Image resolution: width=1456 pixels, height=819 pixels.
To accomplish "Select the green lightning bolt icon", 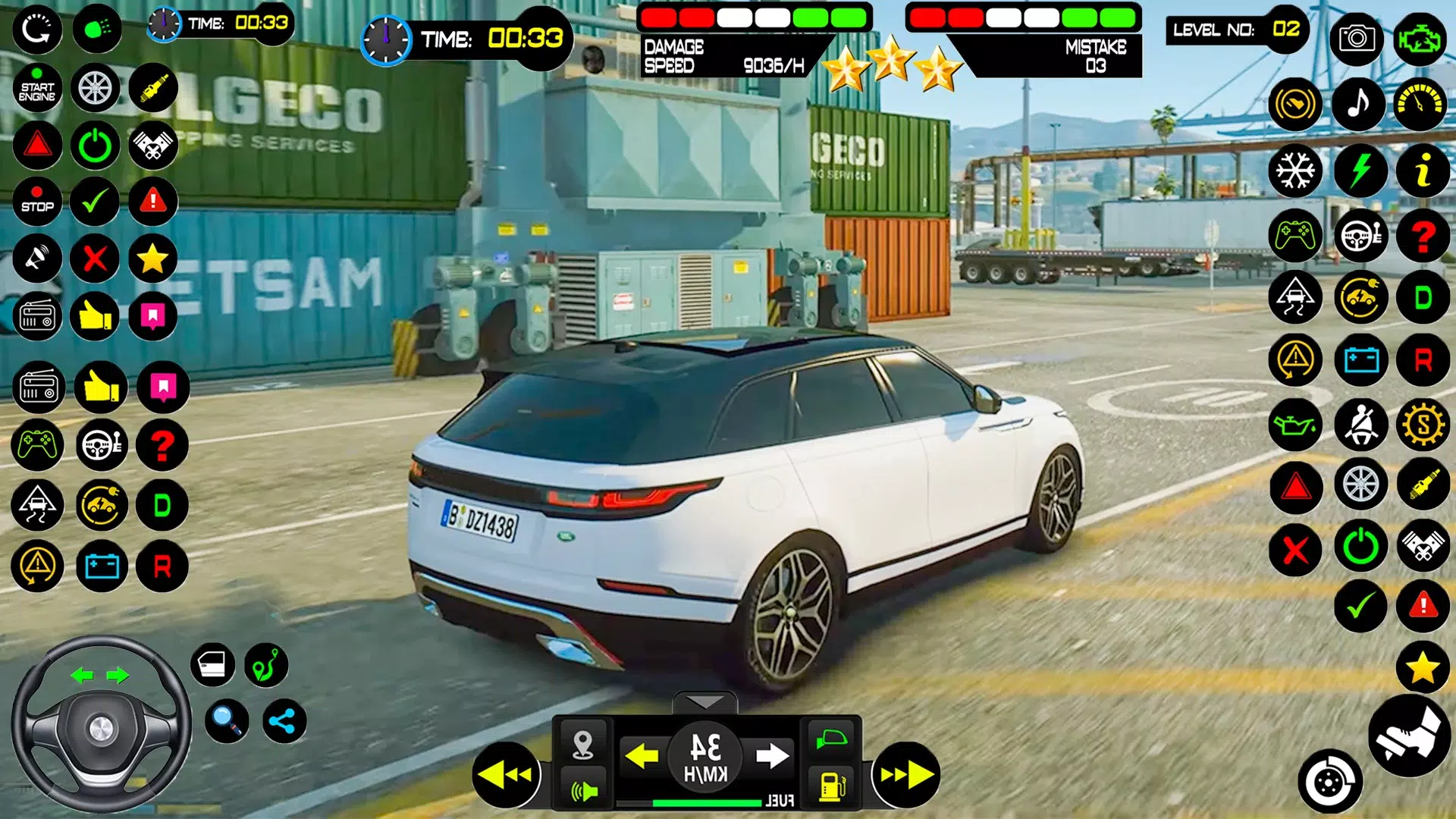I will point(1360,170).
